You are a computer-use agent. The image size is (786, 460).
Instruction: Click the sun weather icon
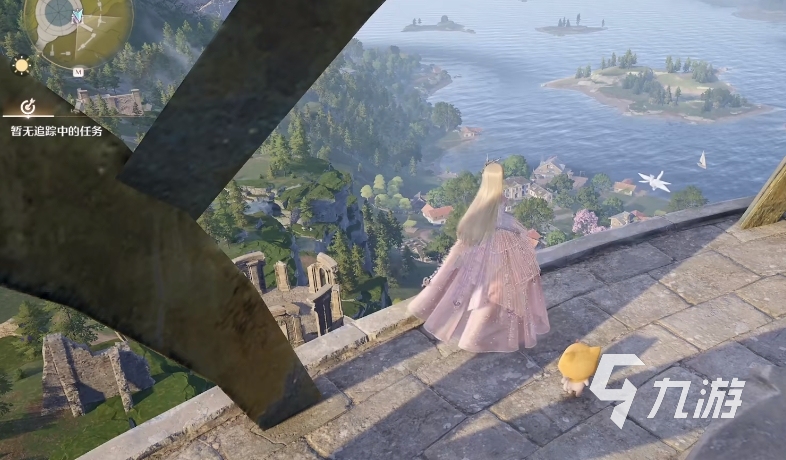click(x=21, y=66)
